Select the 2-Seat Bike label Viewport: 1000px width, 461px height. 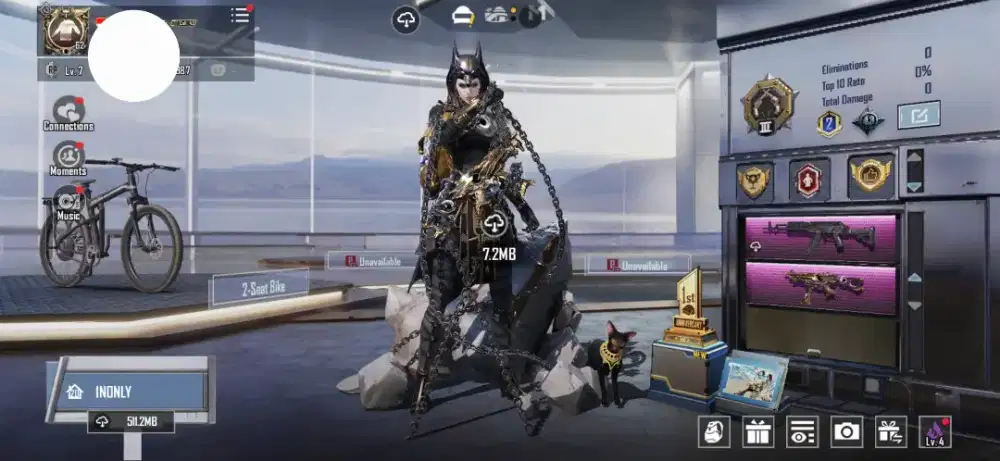click(259, 288)
